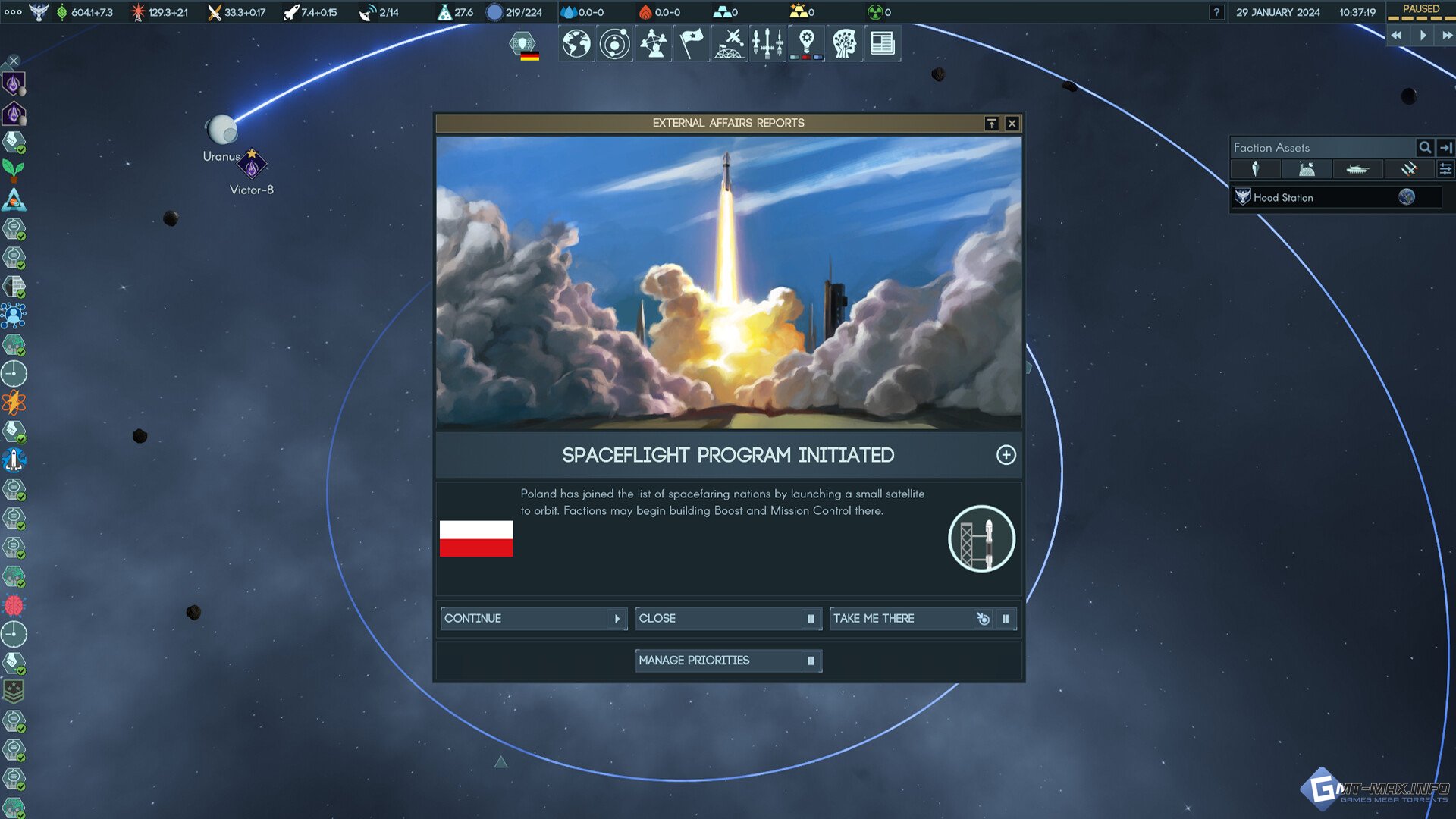The width and height of the screenshot is (1456, 819).
Task: Click the Continue button in the report
Action: [x=533, y=619]
